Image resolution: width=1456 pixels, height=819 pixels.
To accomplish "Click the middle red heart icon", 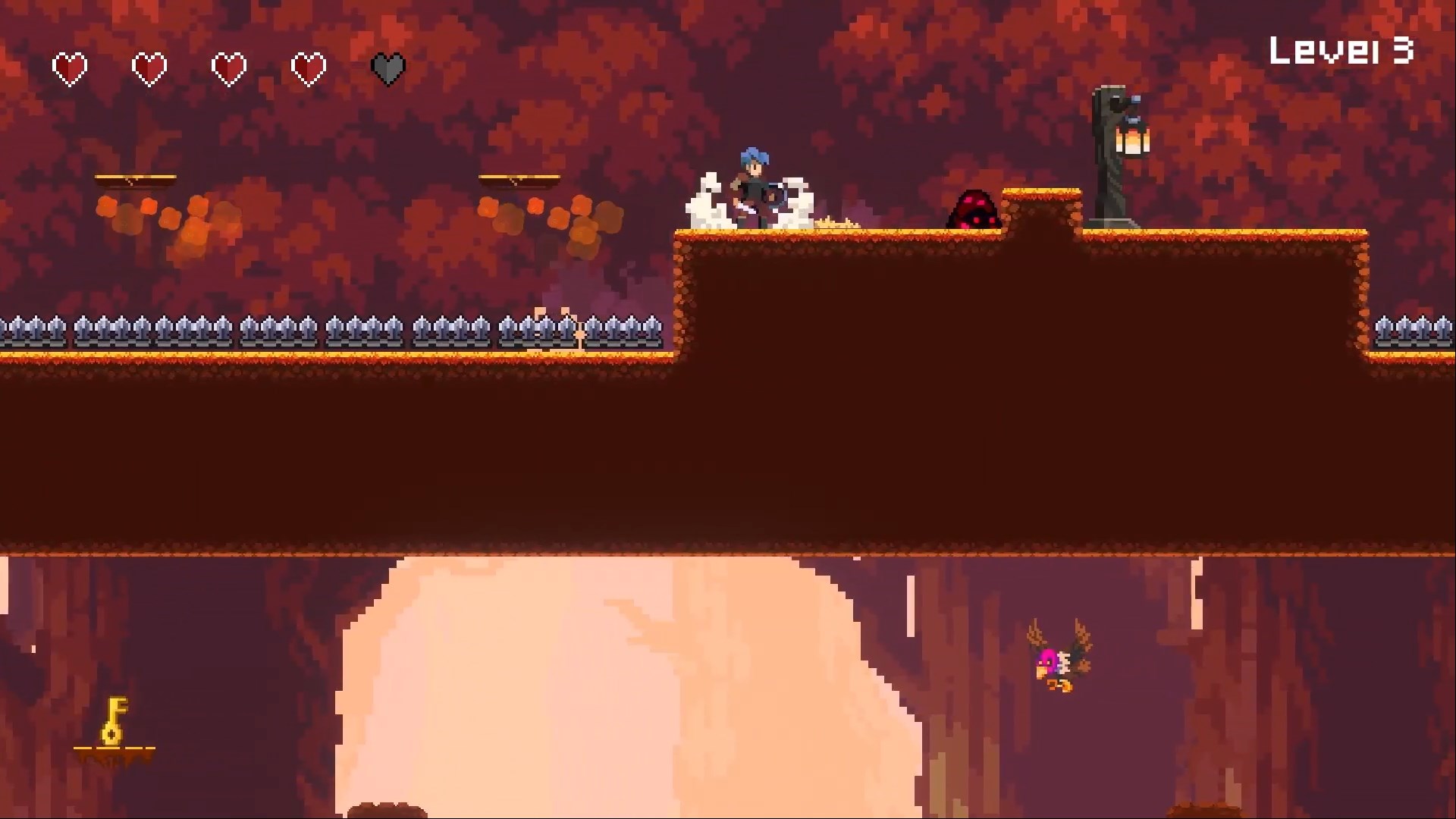I will click(x=227, y=67).
